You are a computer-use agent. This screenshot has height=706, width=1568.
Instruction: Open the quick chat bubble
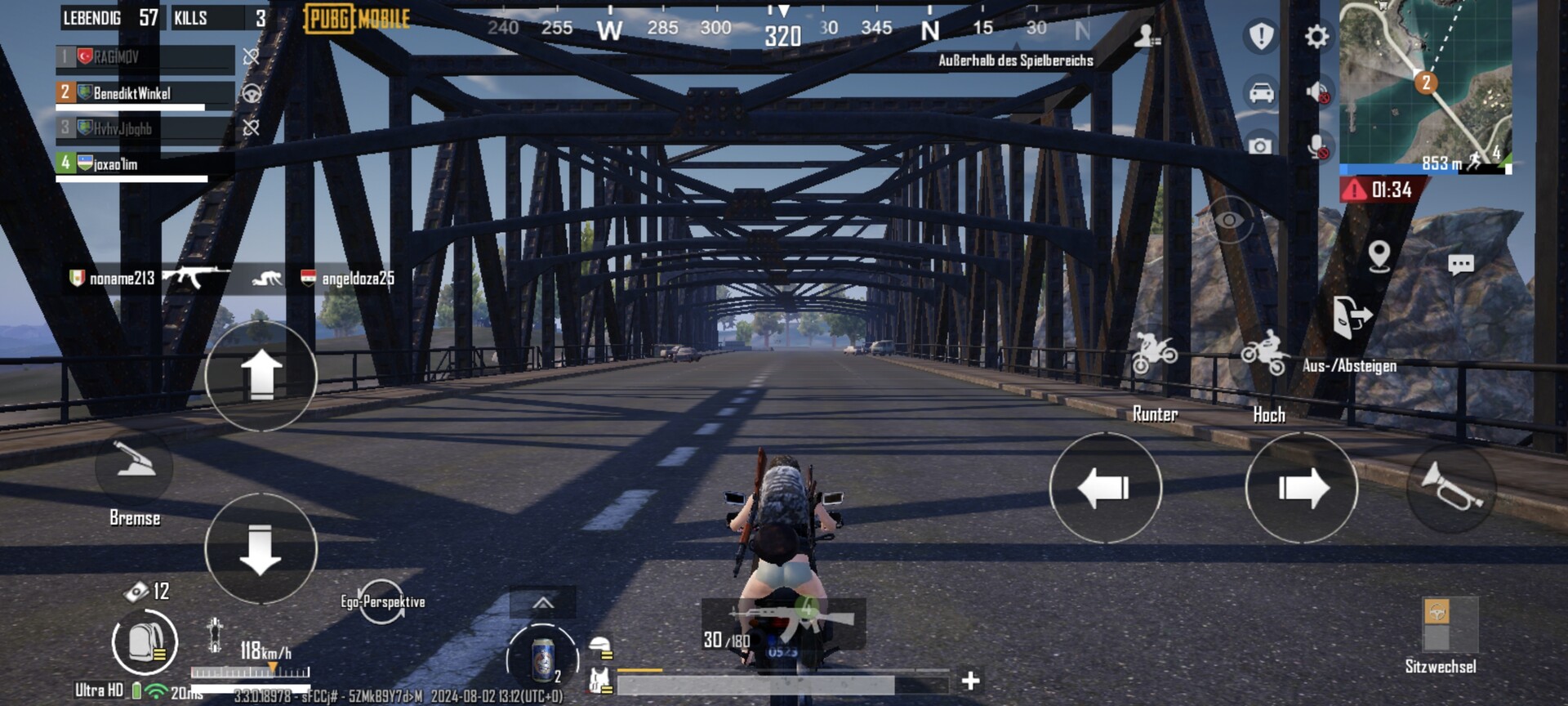1460,264
